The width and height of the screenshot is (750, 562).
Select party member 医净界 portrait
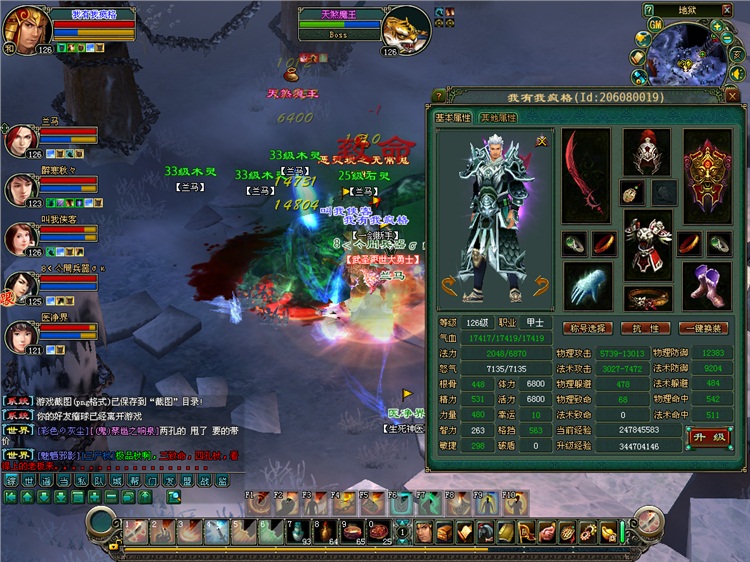(21, 335)
